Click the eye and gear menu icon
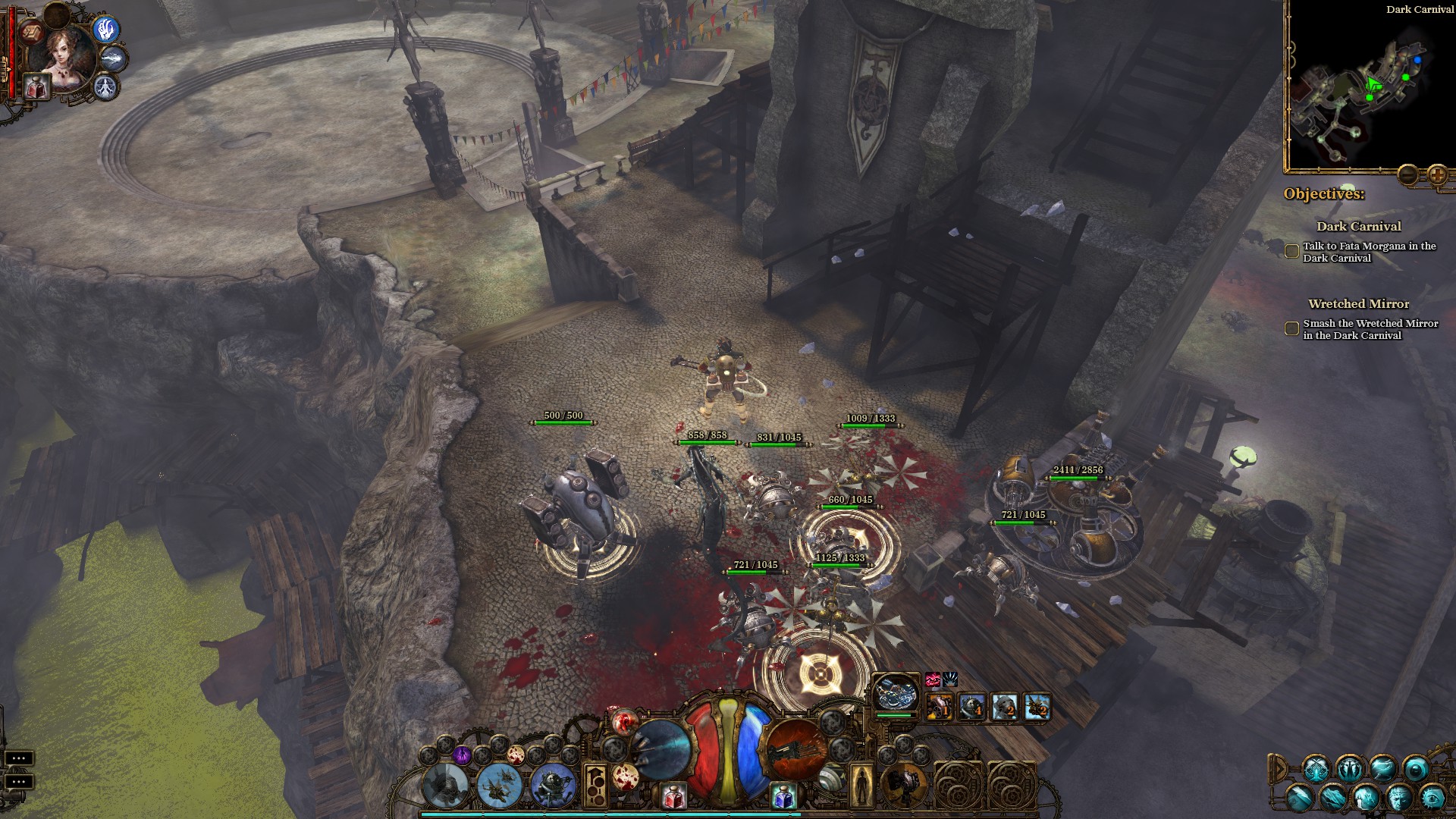 (1432, 798)
